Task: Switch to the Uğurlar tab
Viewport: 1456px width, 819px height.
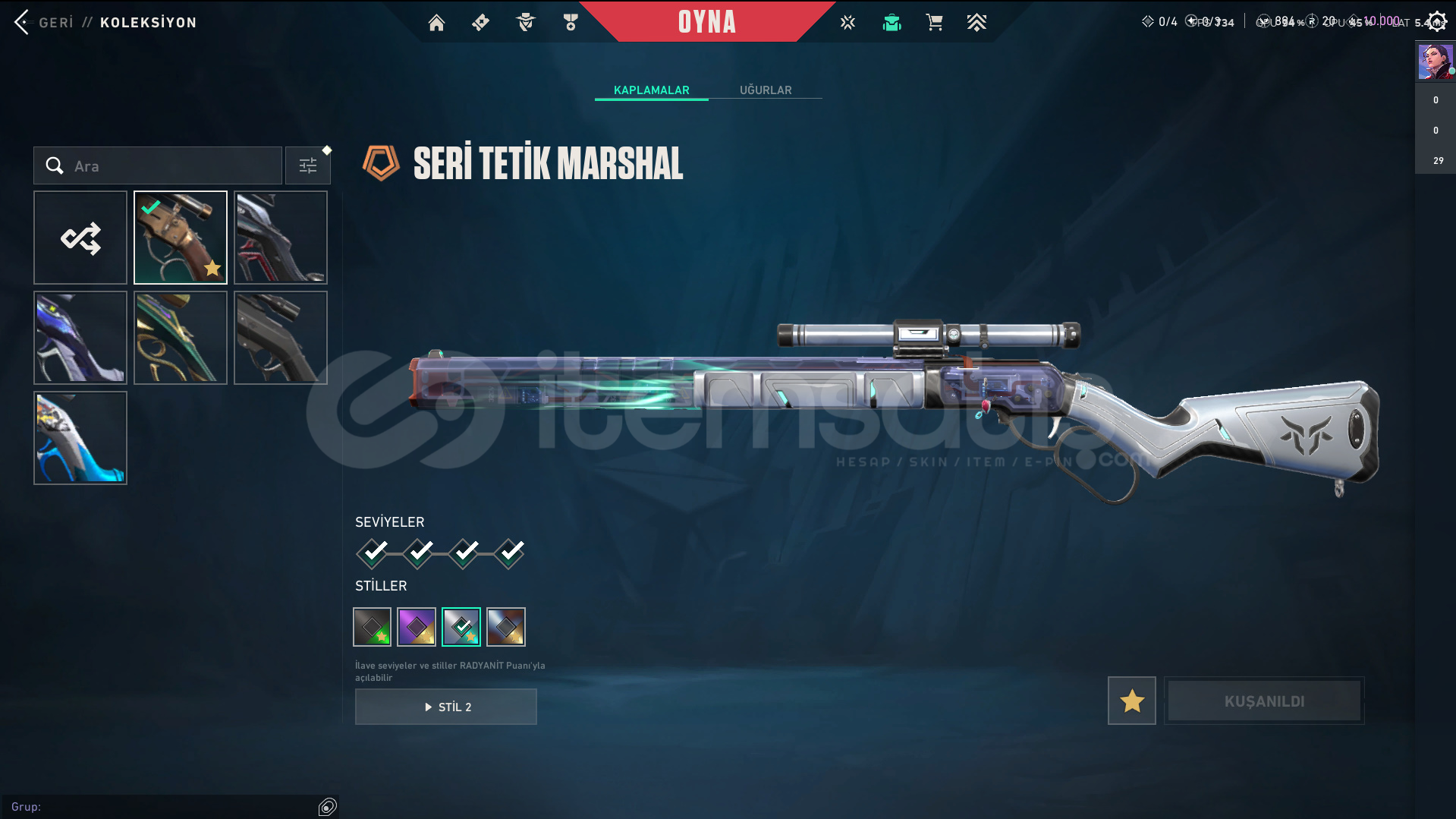Action: (x=765, y=90)
